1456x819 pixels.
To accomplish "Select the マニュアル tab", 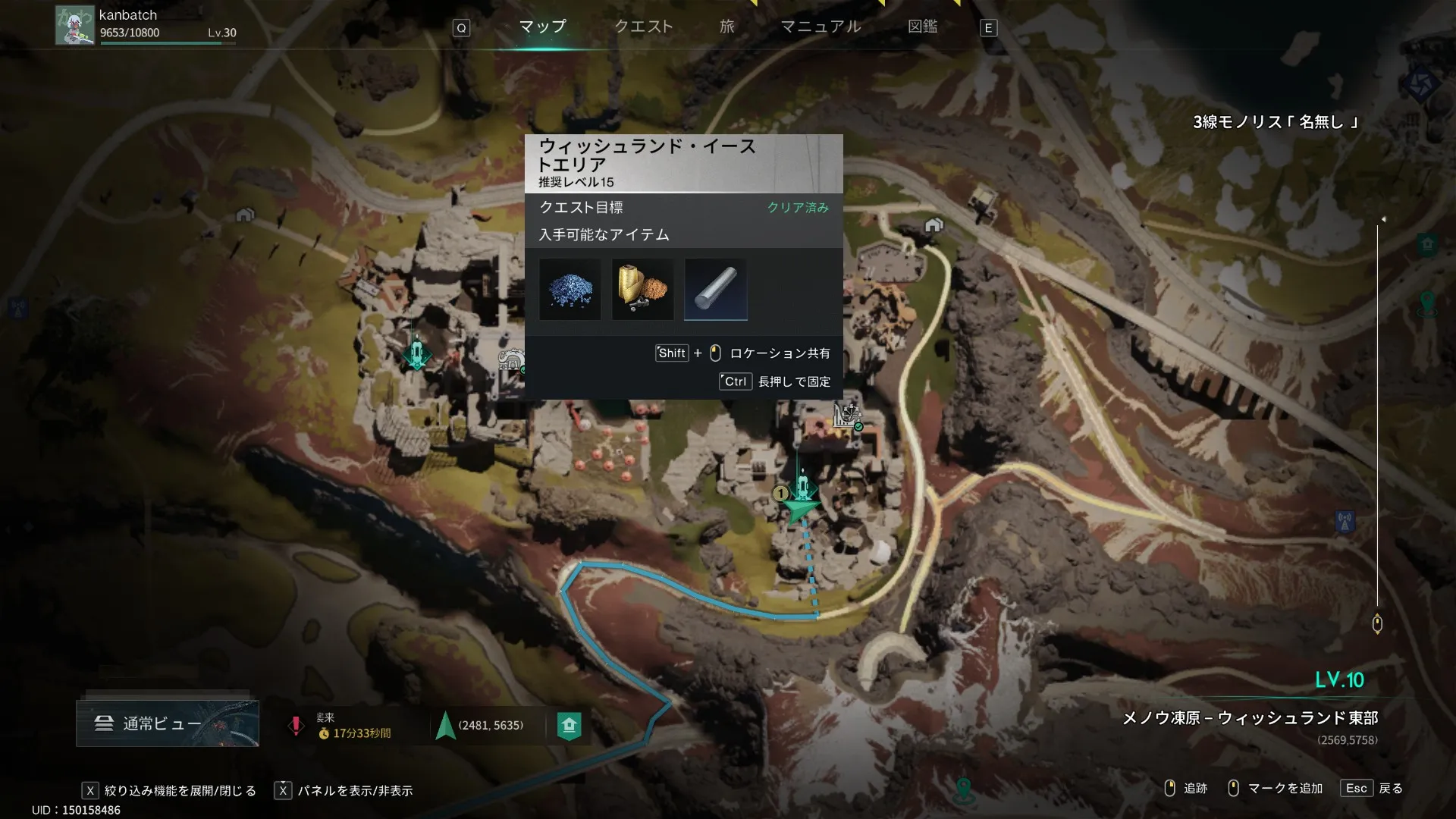I will click(821, 27).
